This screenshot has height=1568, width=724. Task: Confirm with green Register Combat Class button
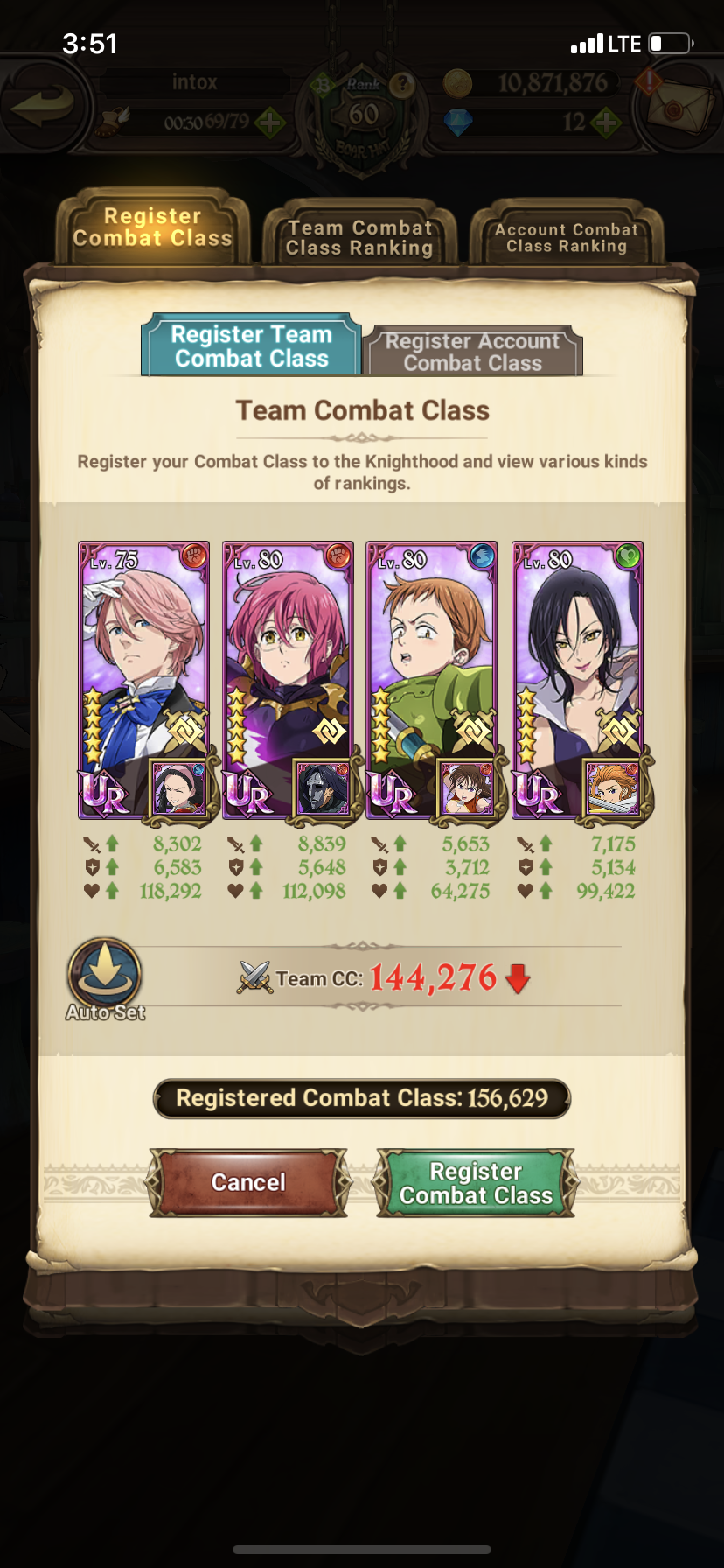pyautogui.click(x=476, y=1182)
